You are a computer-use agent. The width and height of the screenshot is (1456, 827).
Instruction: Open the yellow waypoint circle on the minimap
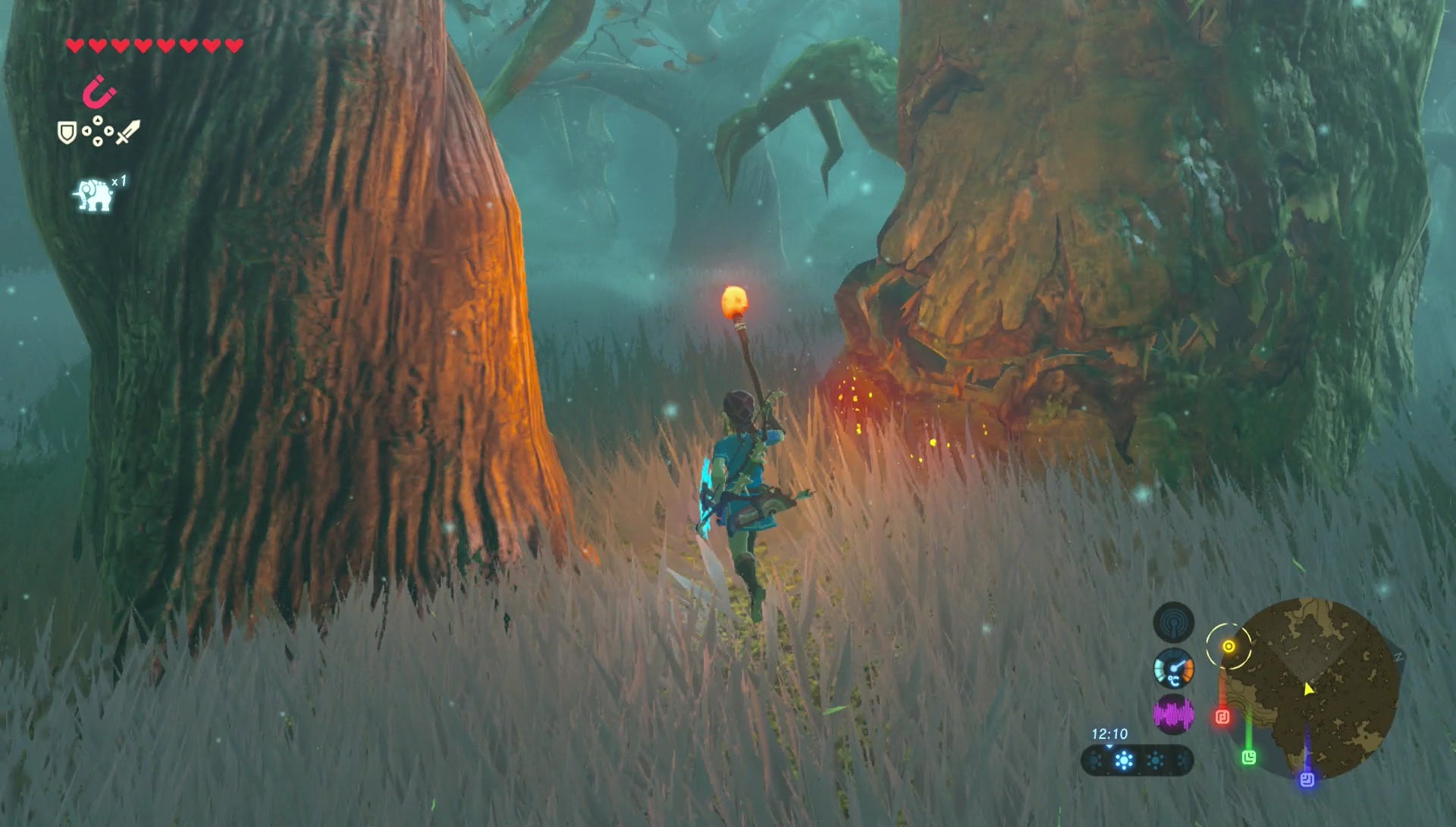[x=1229, y=645]
